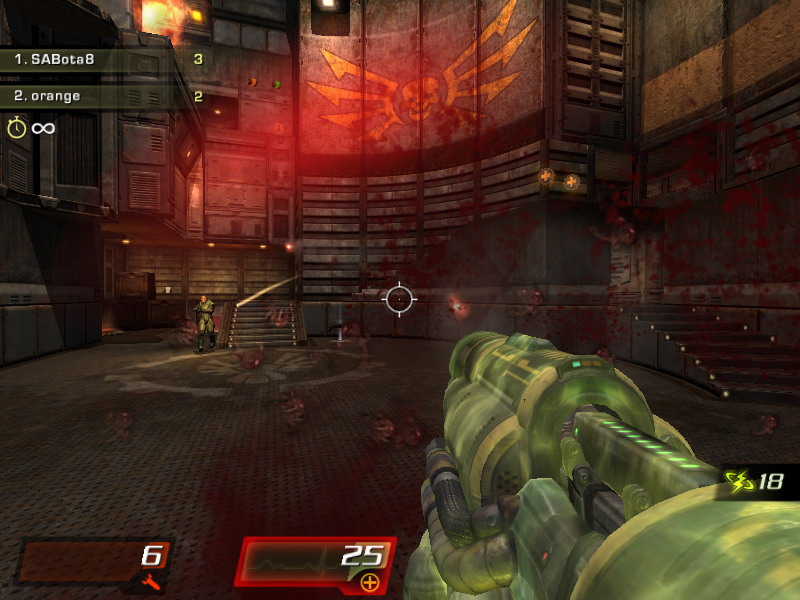Click the stopwatch timer icon
Image resolution: width=800 pixels, height=600 pixels.
click(16, 127)
